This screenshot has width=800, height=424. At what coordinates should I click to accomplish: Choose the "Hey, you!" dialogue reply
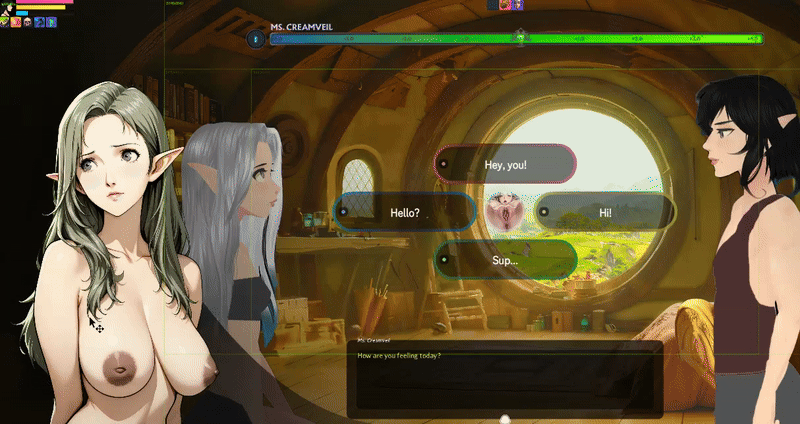(x=505, y=164)
